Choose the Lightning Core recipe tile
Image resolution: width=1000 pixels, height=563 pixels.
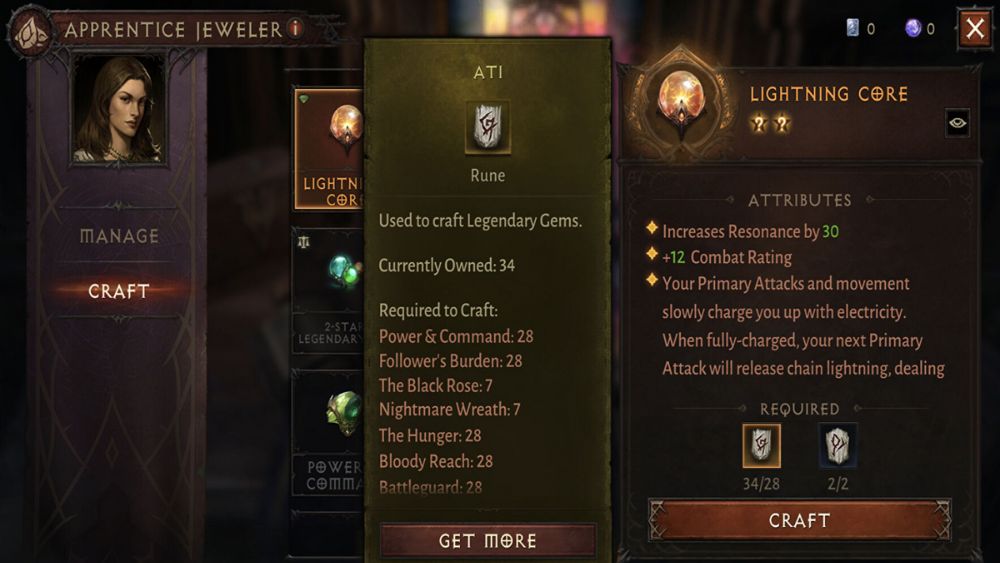tap(328, 148)
